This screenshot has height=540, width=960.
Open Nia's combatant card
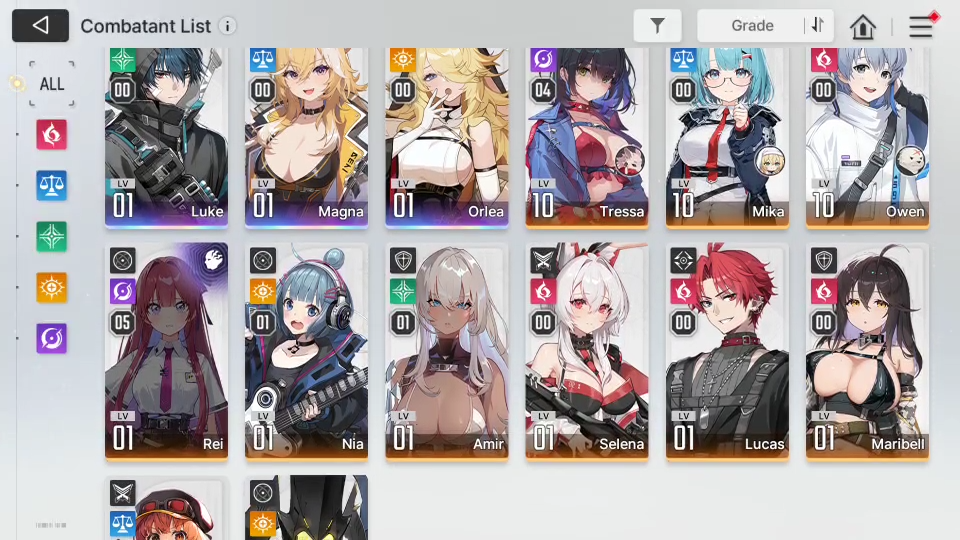coord(306,350)
